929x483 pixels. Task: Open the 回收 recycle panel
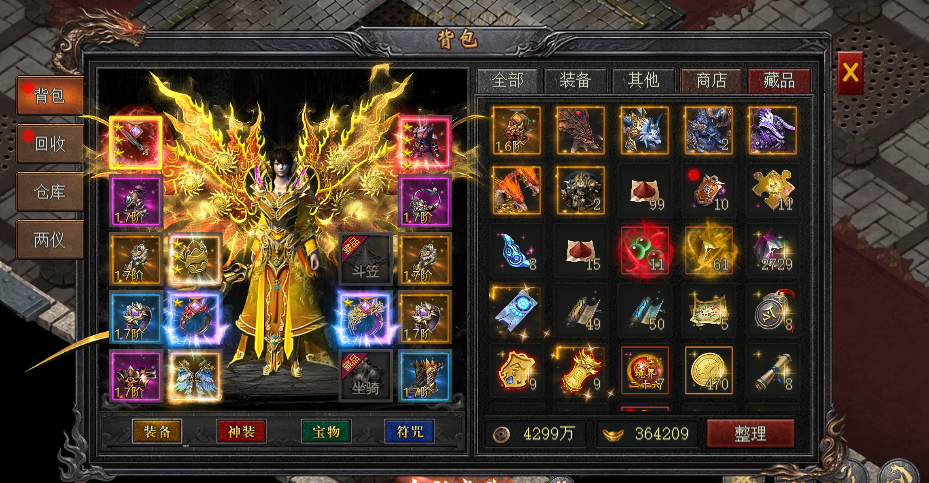(x=50, y=144)
